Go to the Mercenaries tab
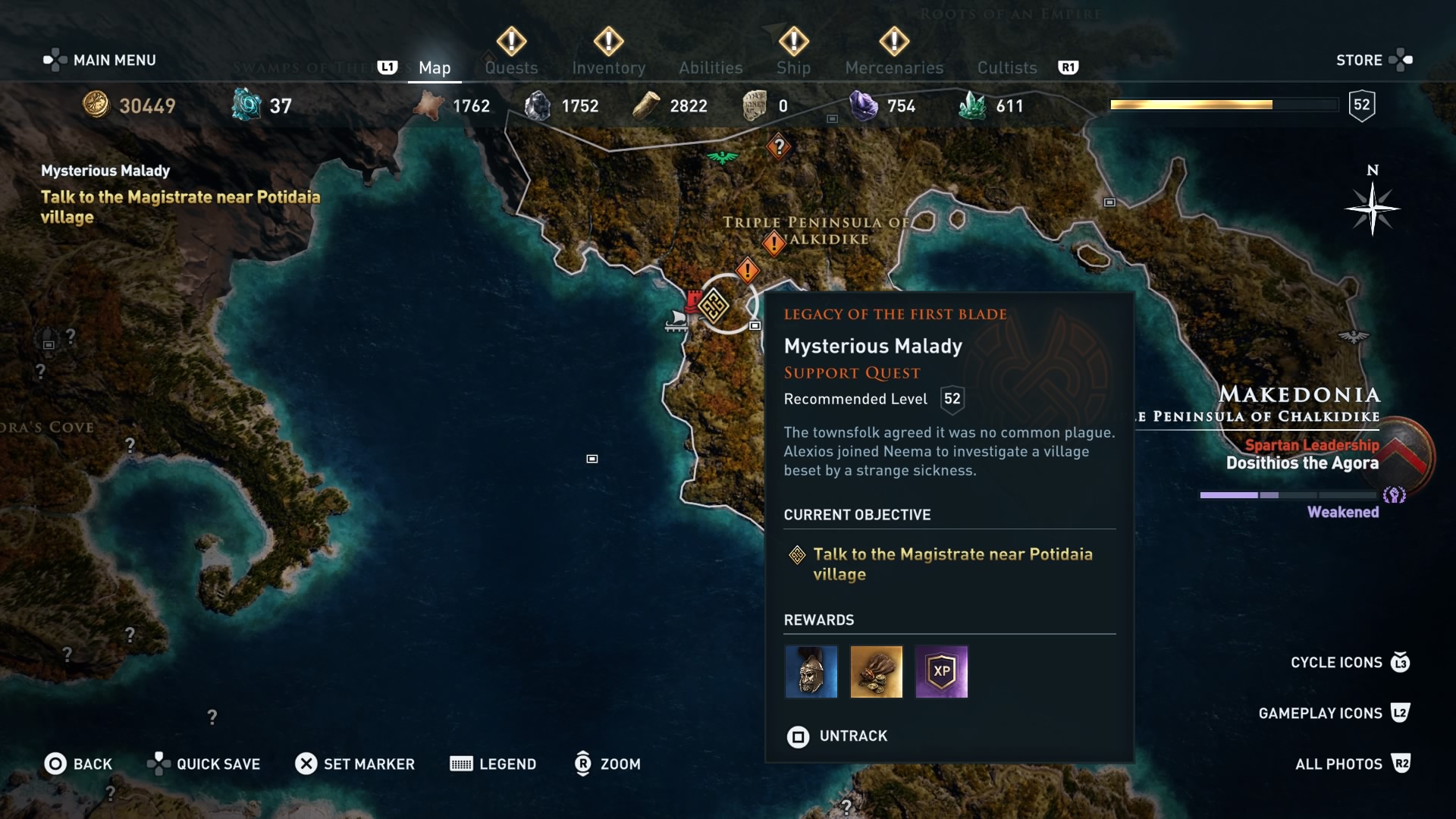The height and width of the screenshot is (819, 1456). pyautogui.click(x=894, y=67)
